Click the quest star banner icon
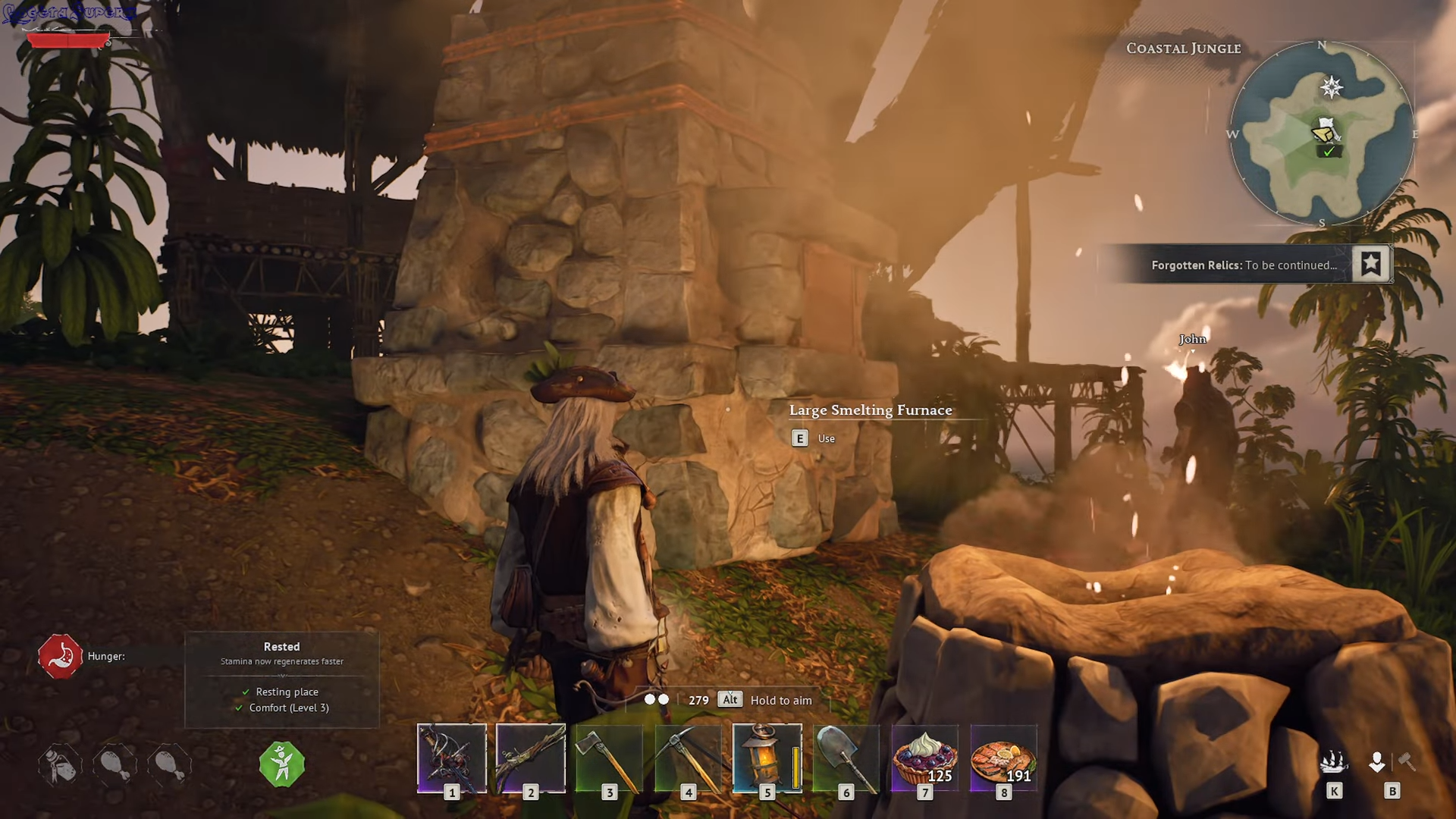The height and width of the screenshot is (819, 1456). [1370, 264]
